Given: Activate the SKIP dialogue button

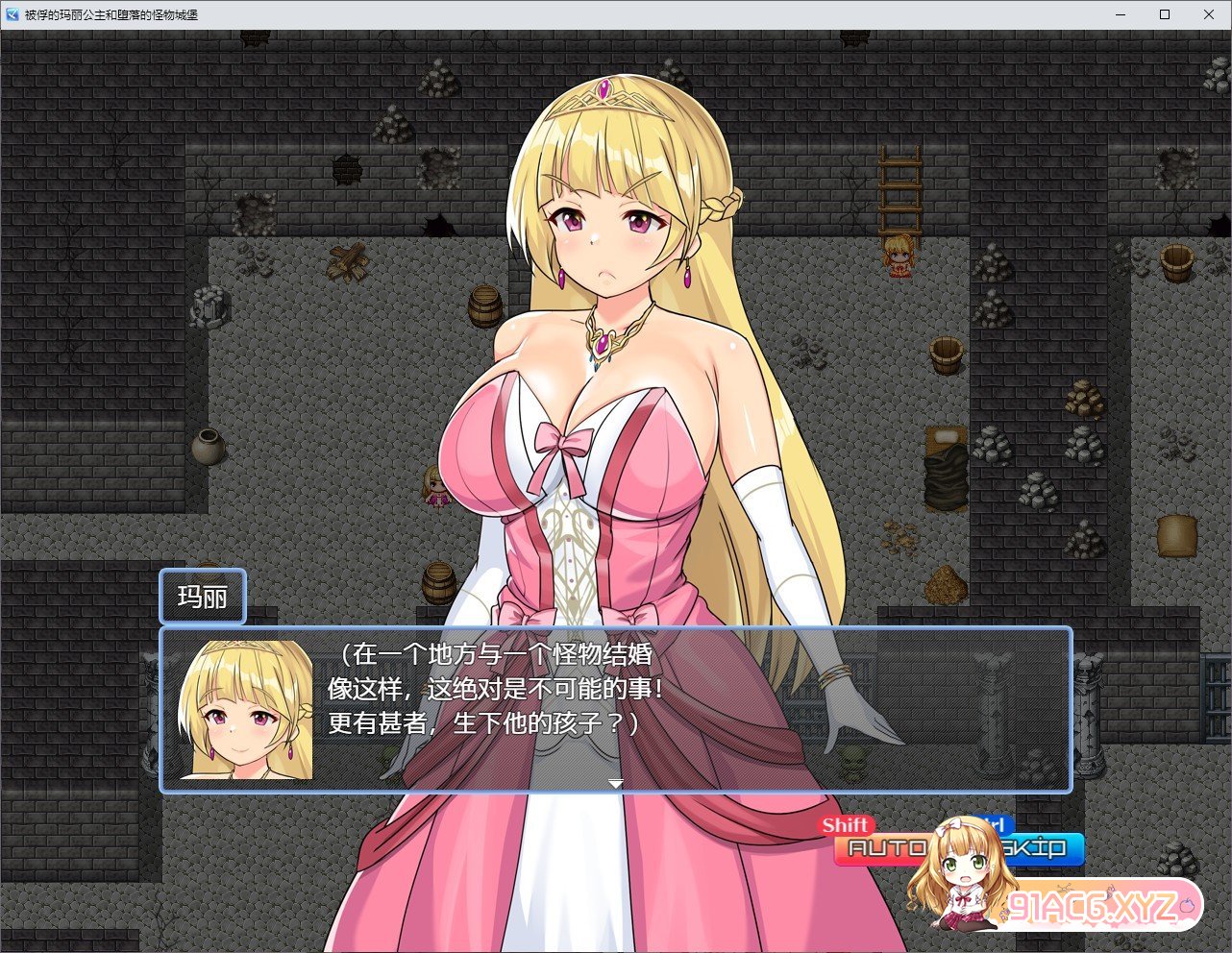Looking at the screenshot, I should click(1036, 848).
